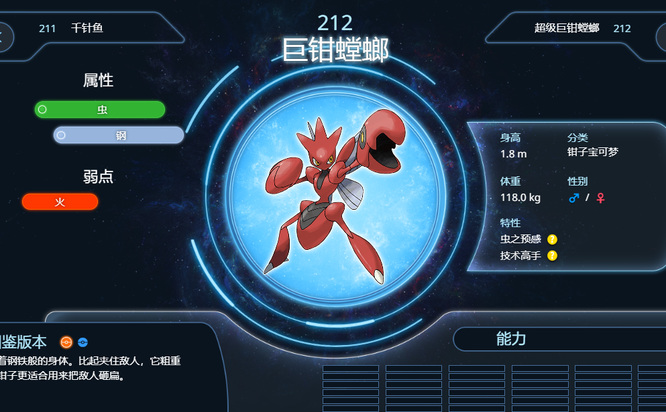Go to previous Pokémon 211 千针鱼
The image size is (666, 412).
(70, 28)
